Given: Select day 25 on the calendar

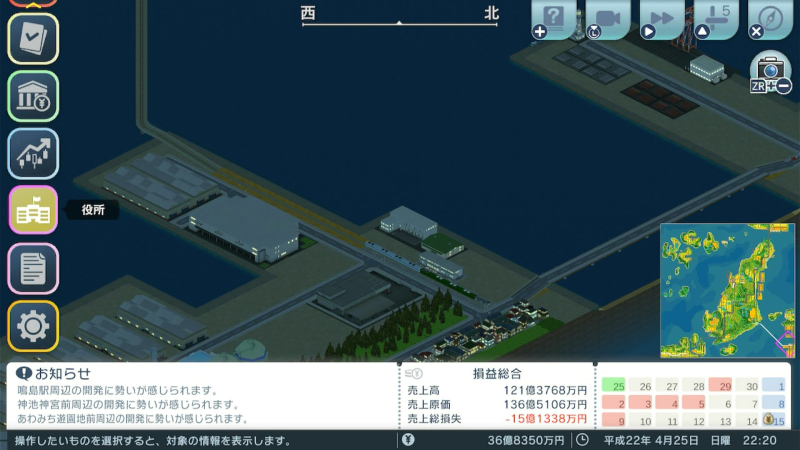Looking at the screenshot, I should (x=618, y=386).
